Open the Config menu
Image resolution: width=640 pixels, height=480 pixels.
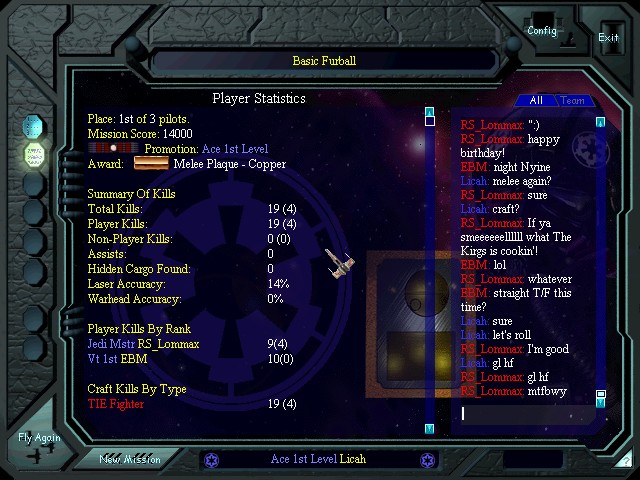tap(542, 30)
